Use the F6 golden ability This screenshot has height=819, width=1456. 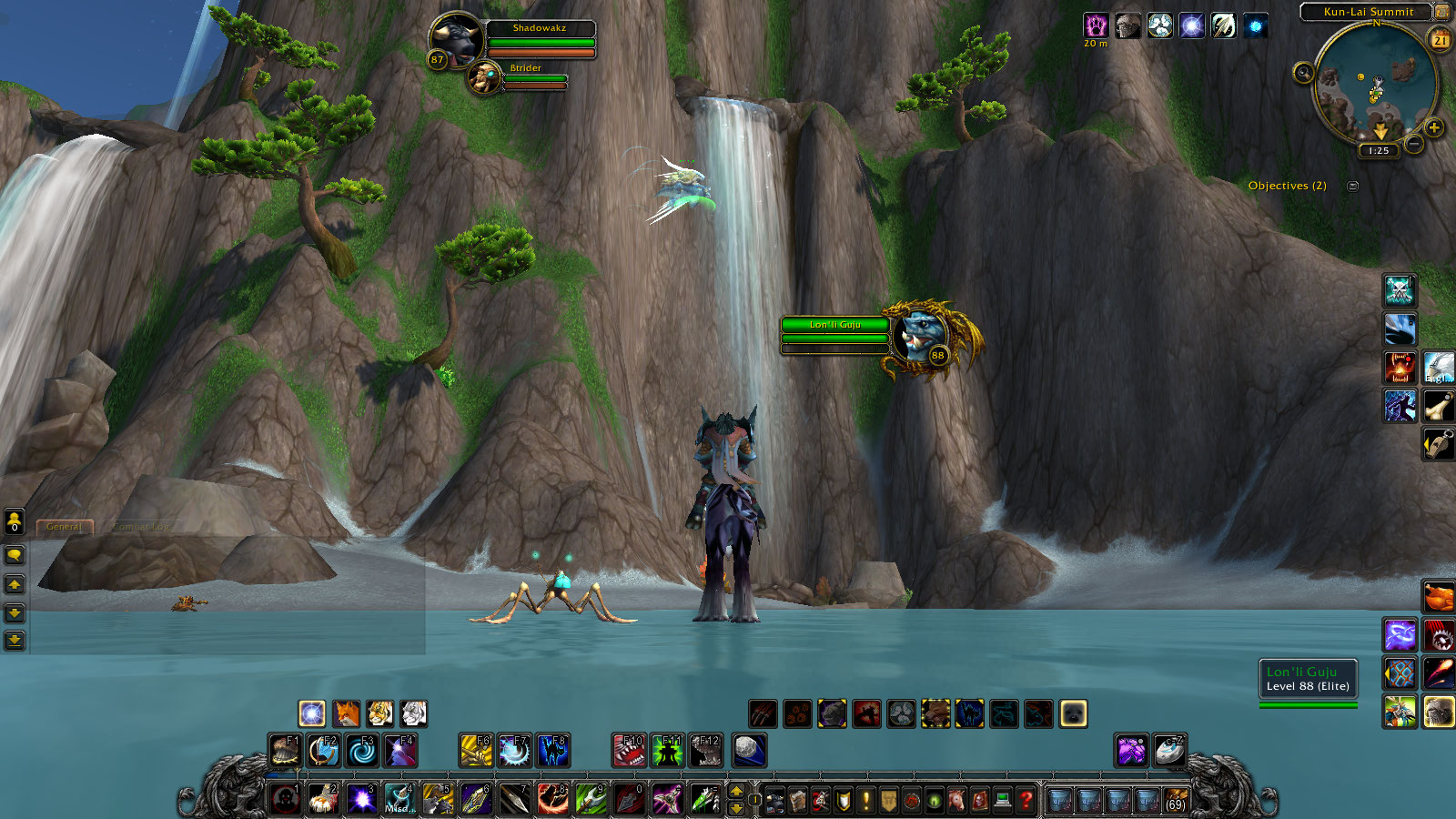pyautogui.click(x=475, y=751)
